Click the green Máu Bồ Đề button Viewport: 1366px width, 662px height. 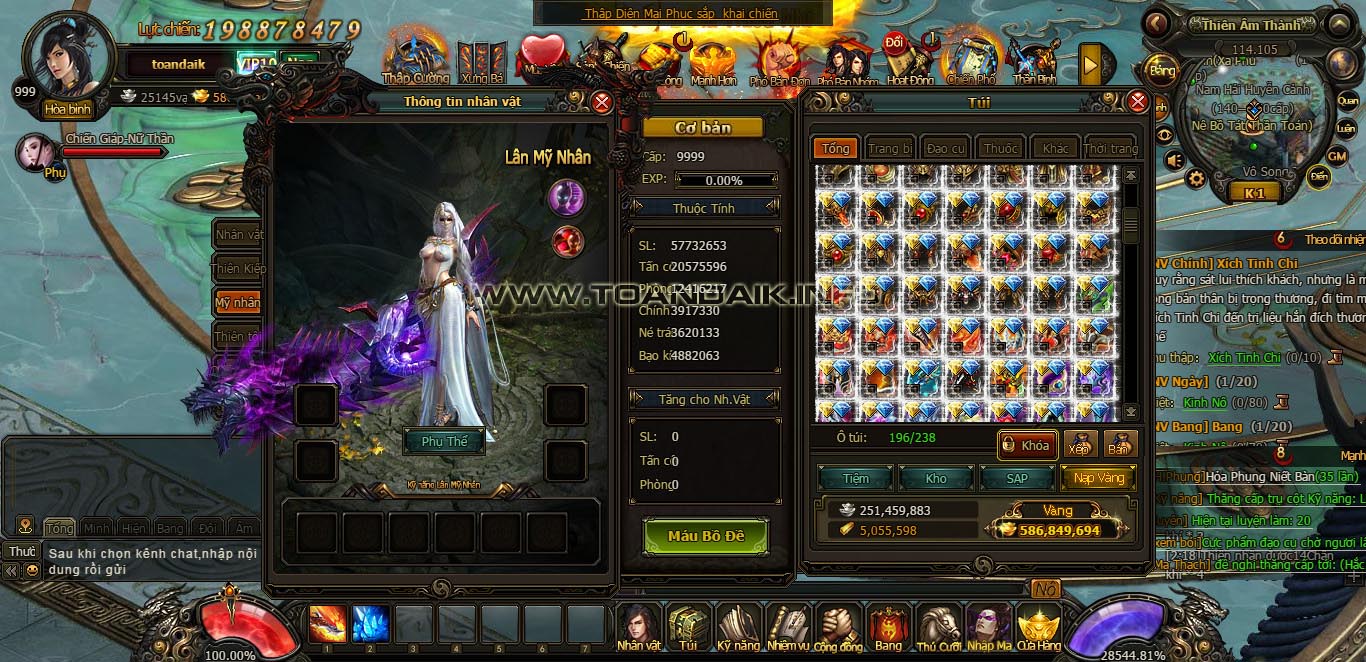pos(706,536)
